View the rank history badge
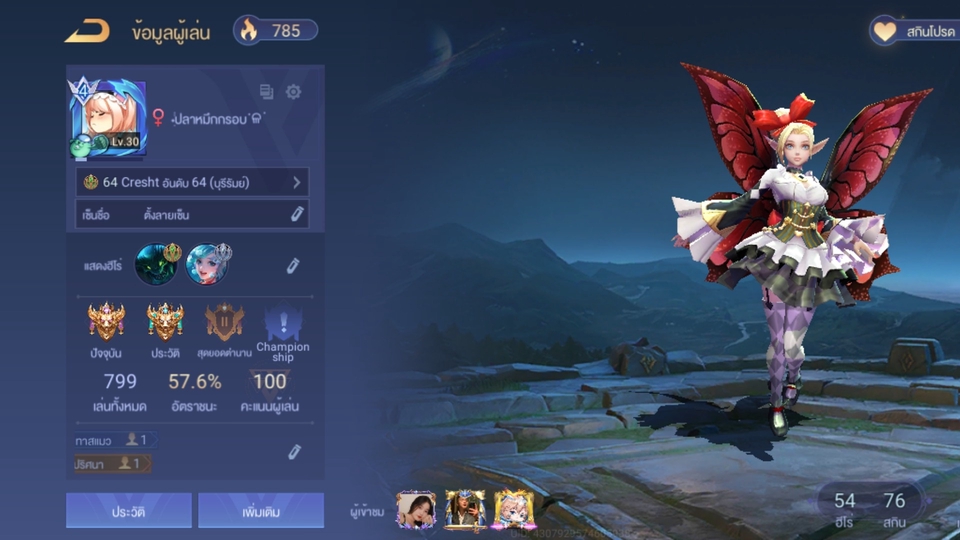 [x=165, y=322]
